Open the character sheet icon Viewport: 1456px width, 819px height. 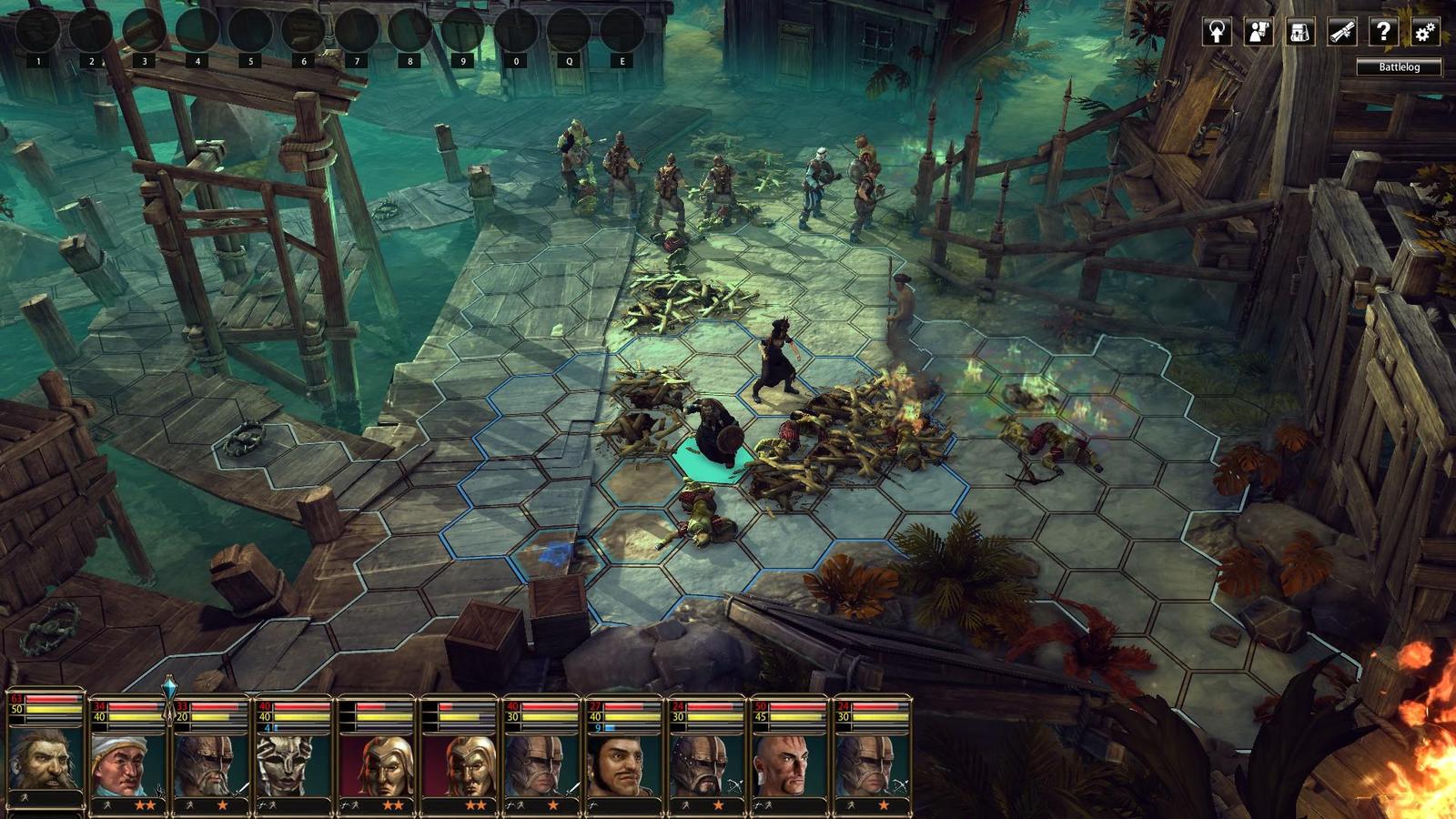pyautogui.click(x=1259, y=32)
